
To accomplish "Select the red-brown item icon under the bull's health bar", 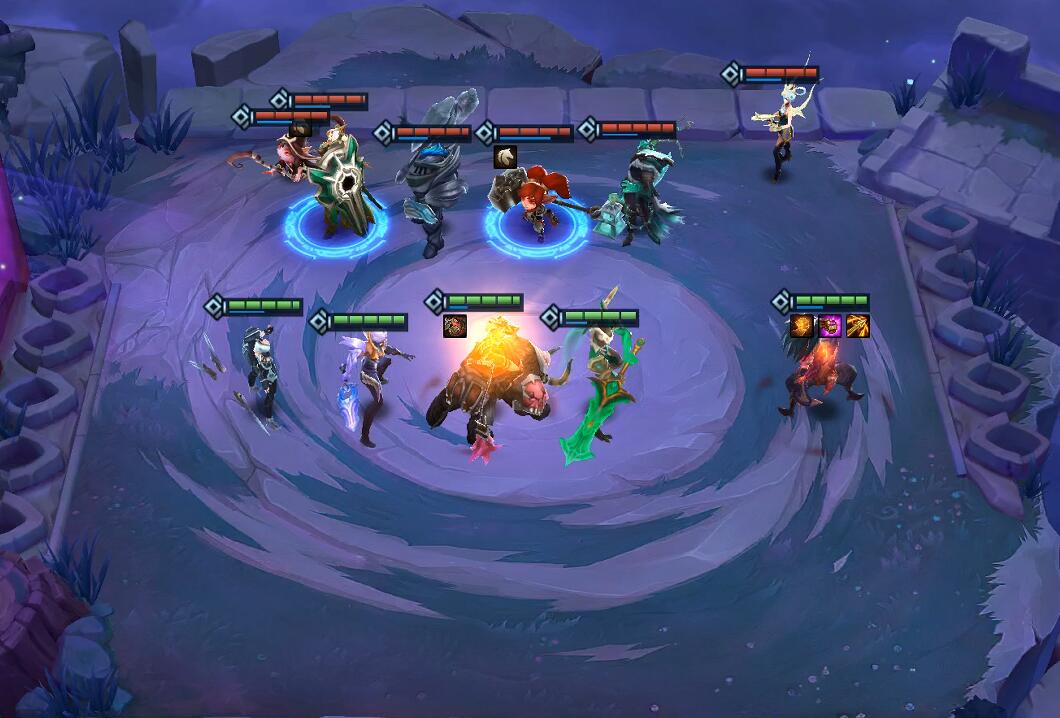I will pyautogui.click(x=455, y=326).
